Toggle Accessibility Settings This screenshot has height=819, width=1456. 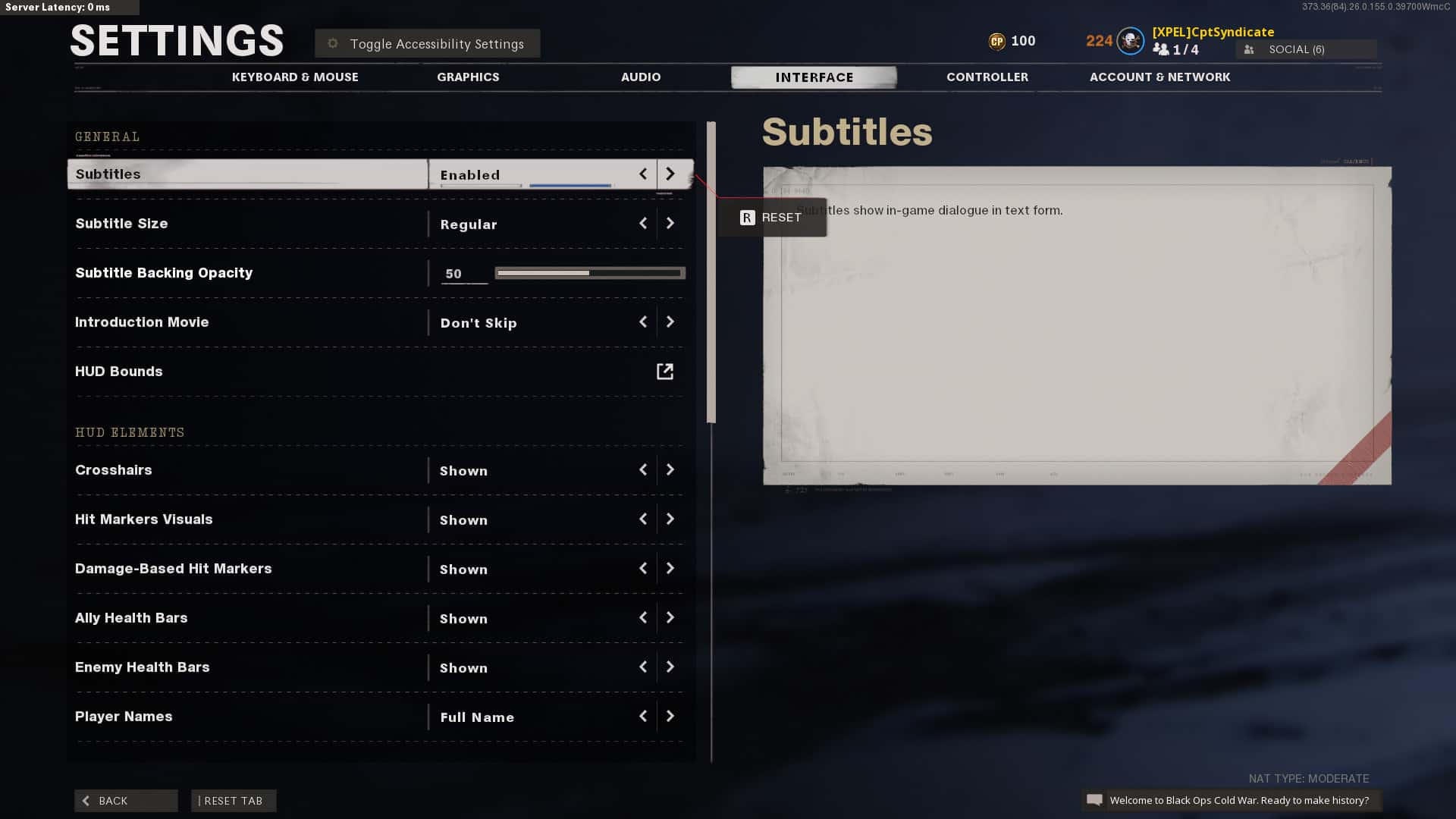(x=428, y=44)
